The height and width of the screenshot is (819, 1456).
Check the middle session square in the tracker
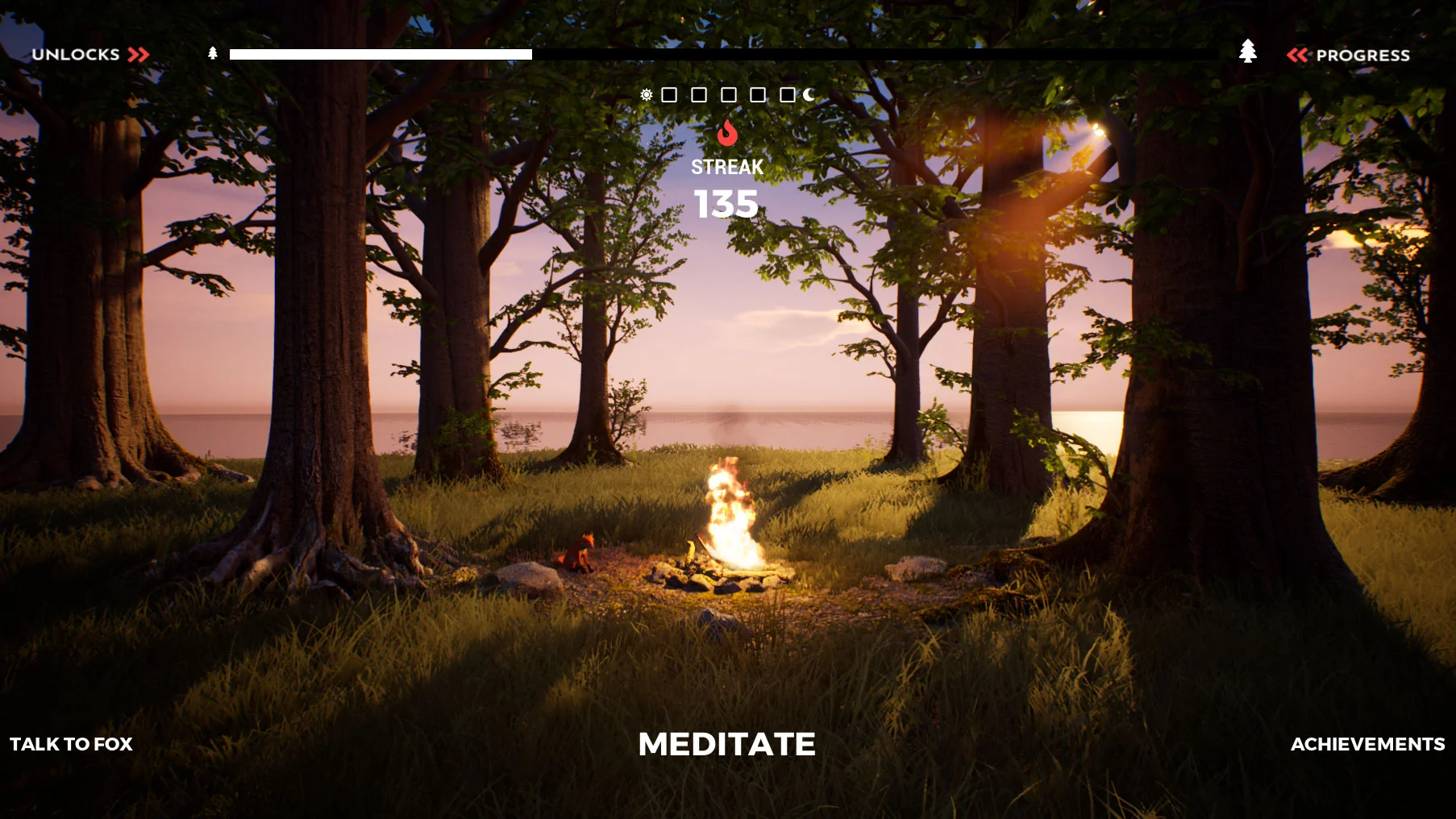coord(727,95)
